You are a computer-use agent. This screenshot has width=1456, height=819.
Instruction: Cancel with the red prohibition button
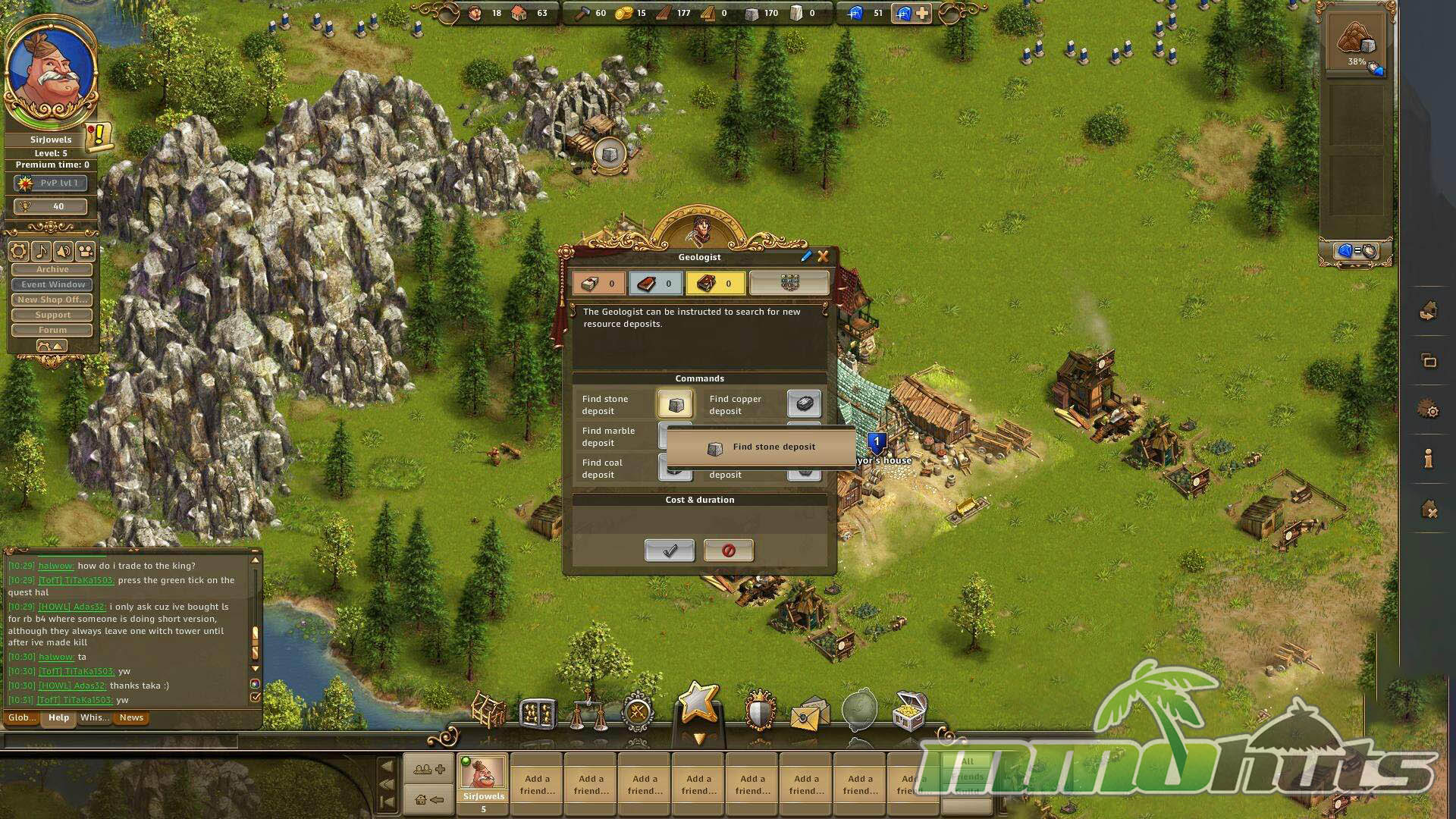point(728,551)
